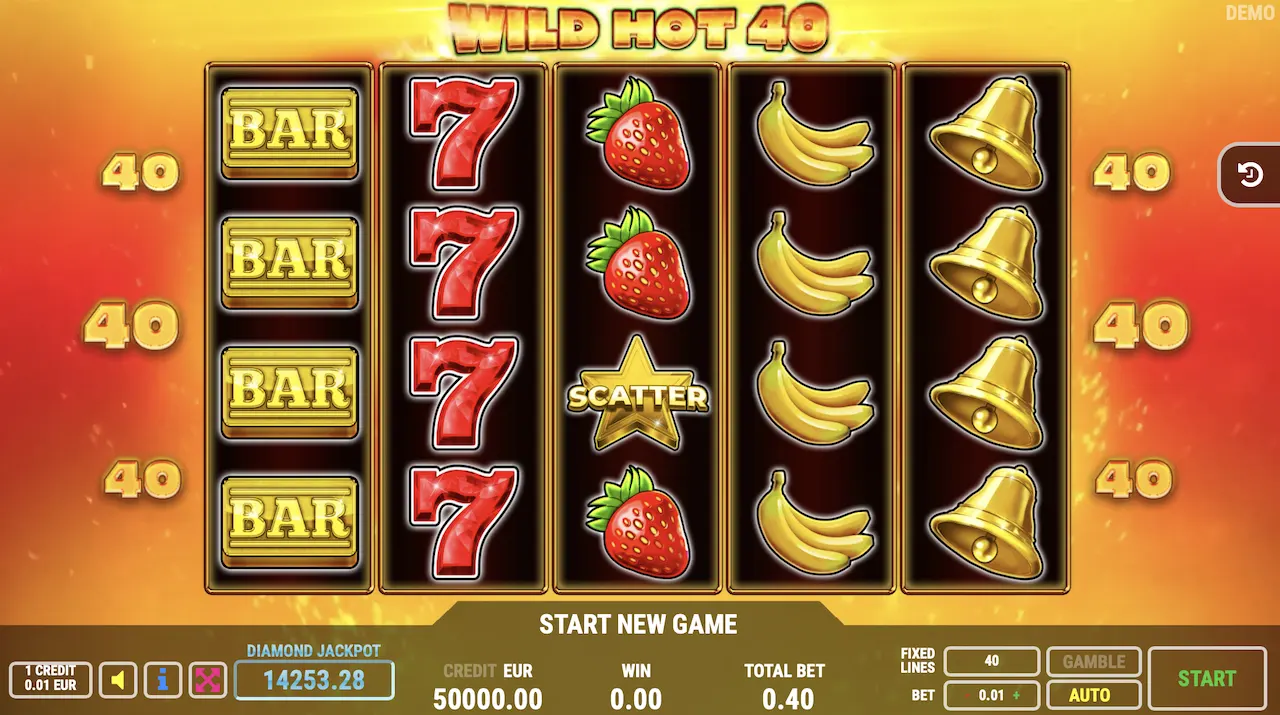The image size is (1280, 715).
Task: Adjust the bet amount field showing 0.01
Action: [x=992, y=695]
